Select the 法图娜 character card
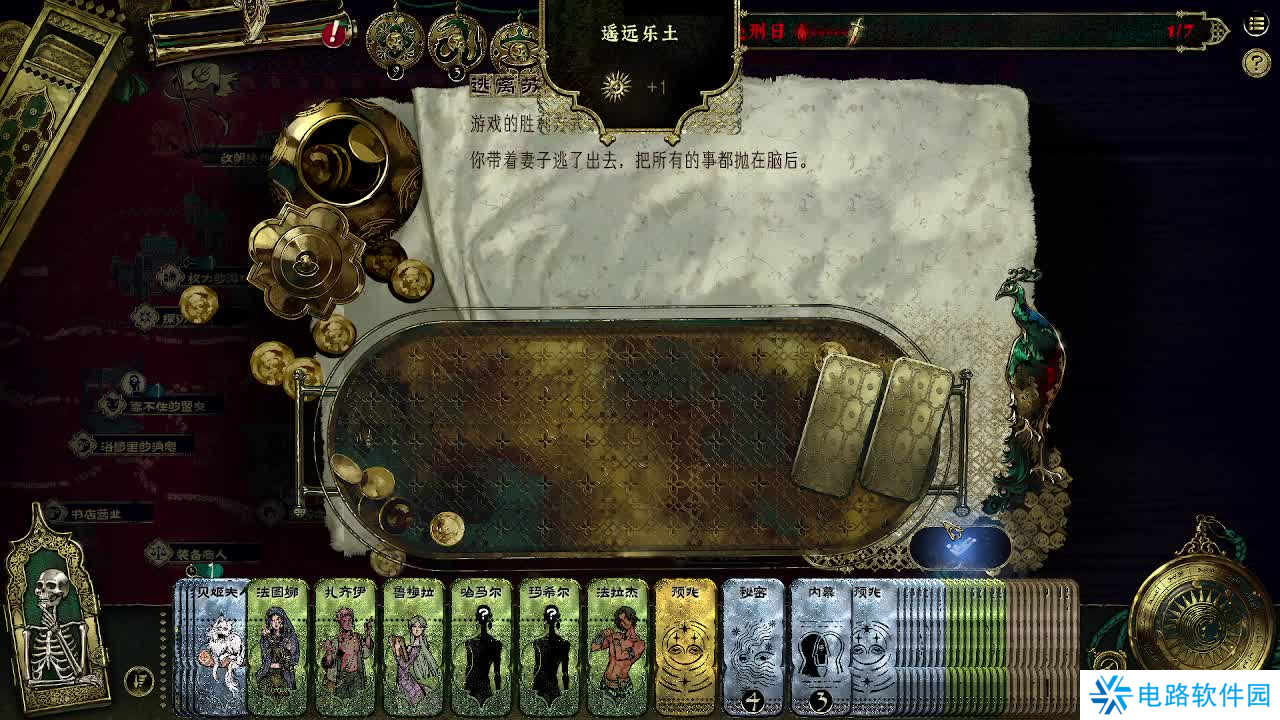The width and height of the screenshot is (1280, 720). click(277, 647)
